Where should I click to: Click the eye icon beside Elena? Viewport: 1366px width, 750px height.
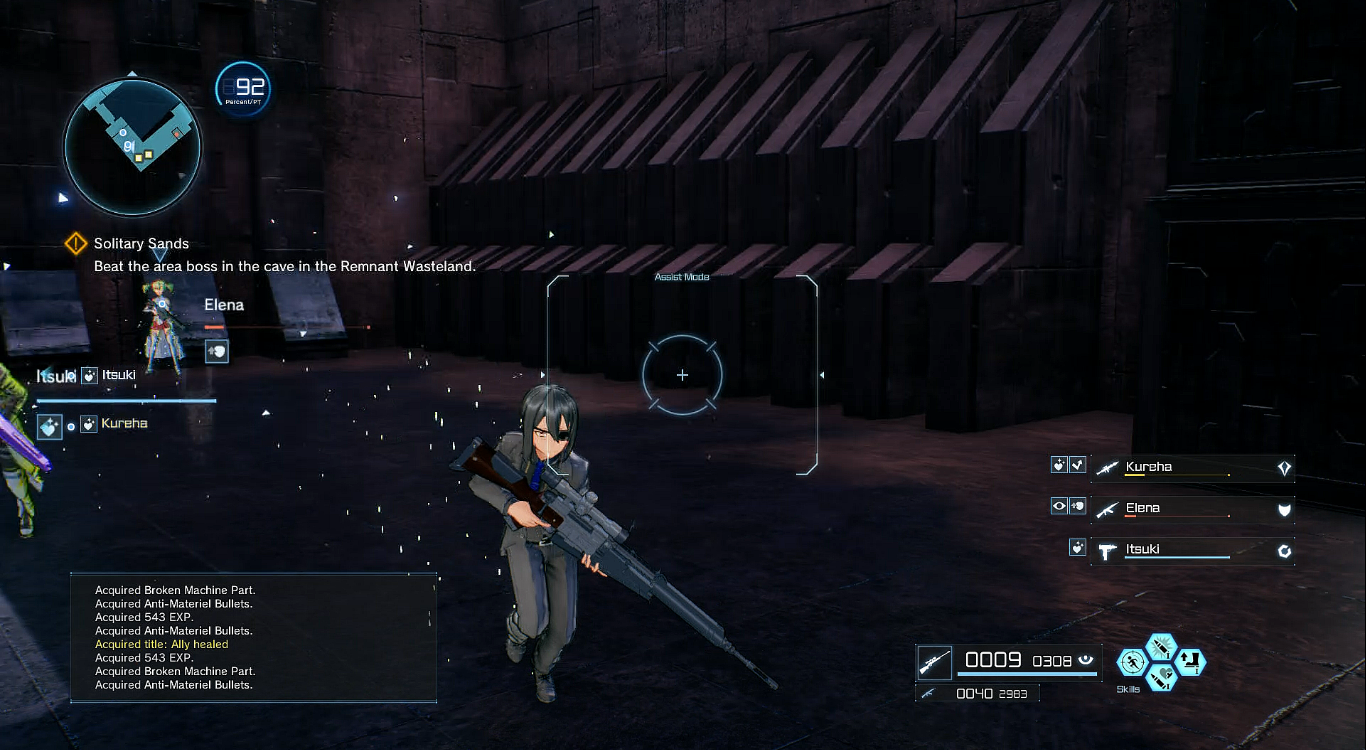(1059, 506)
